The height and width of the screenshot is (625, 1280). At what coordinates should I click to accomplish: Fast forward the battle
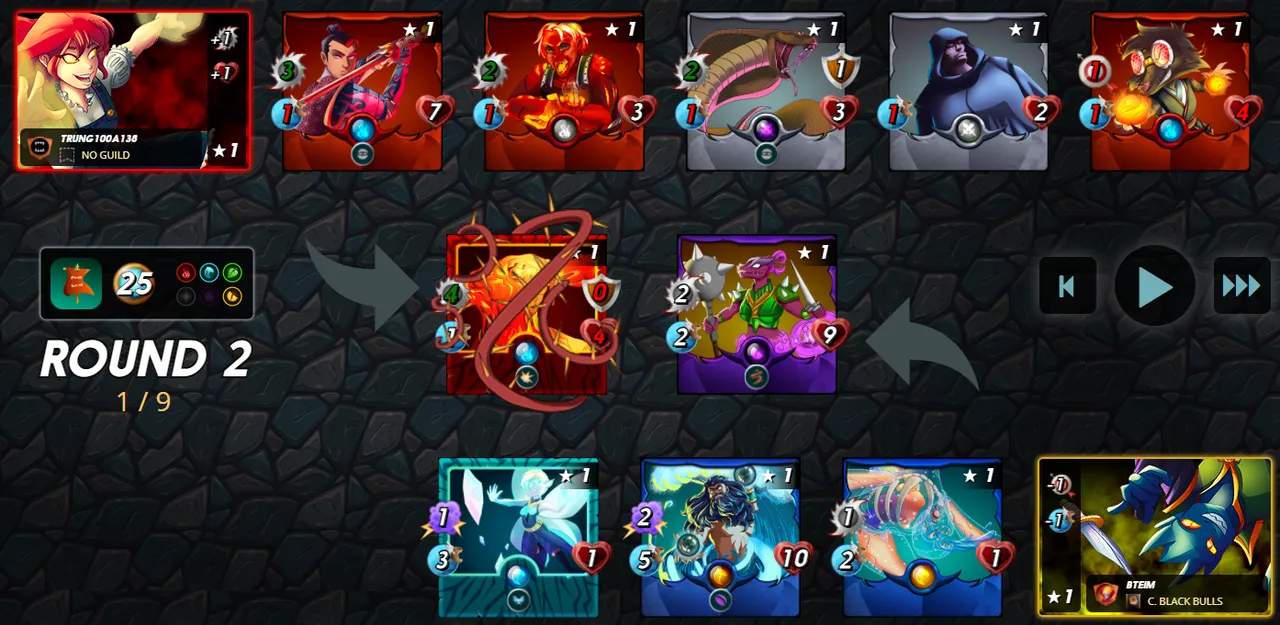tap(1241, 286)
